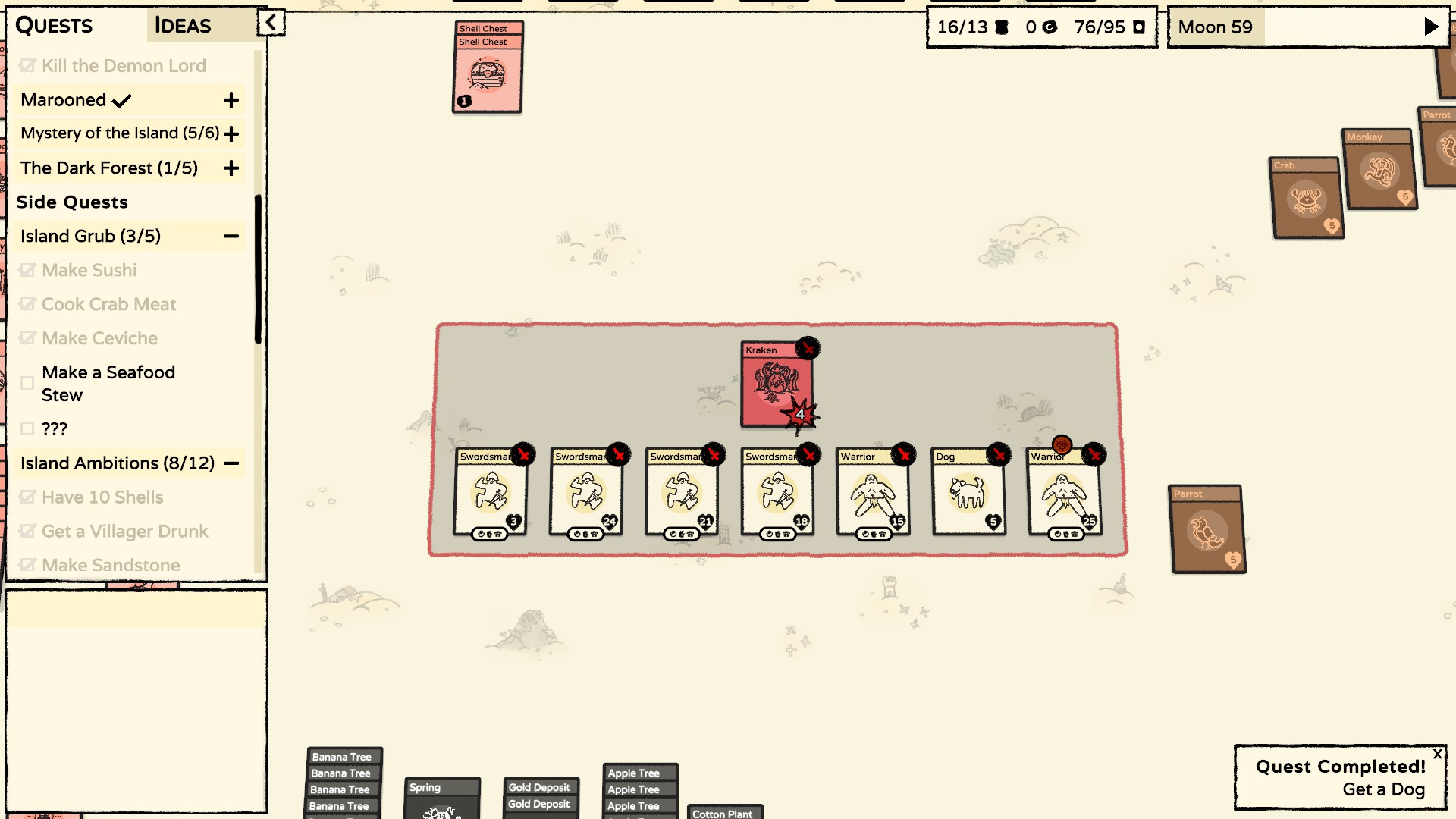Select the Dog card in combat
1456x819 pixels.
[x=968, y=493]
